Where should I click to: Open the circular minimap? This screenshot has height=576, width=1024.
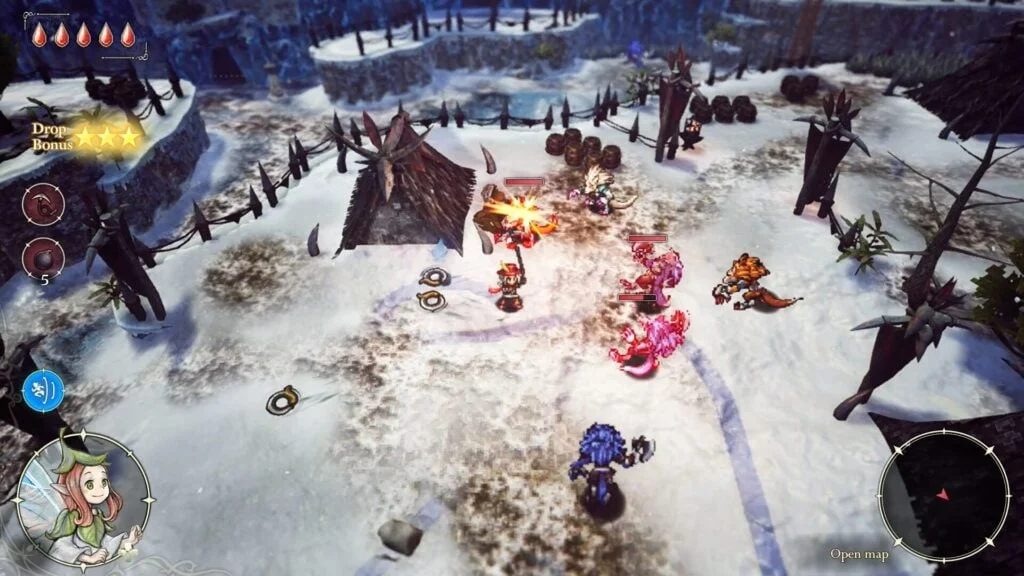coord(943,495)
